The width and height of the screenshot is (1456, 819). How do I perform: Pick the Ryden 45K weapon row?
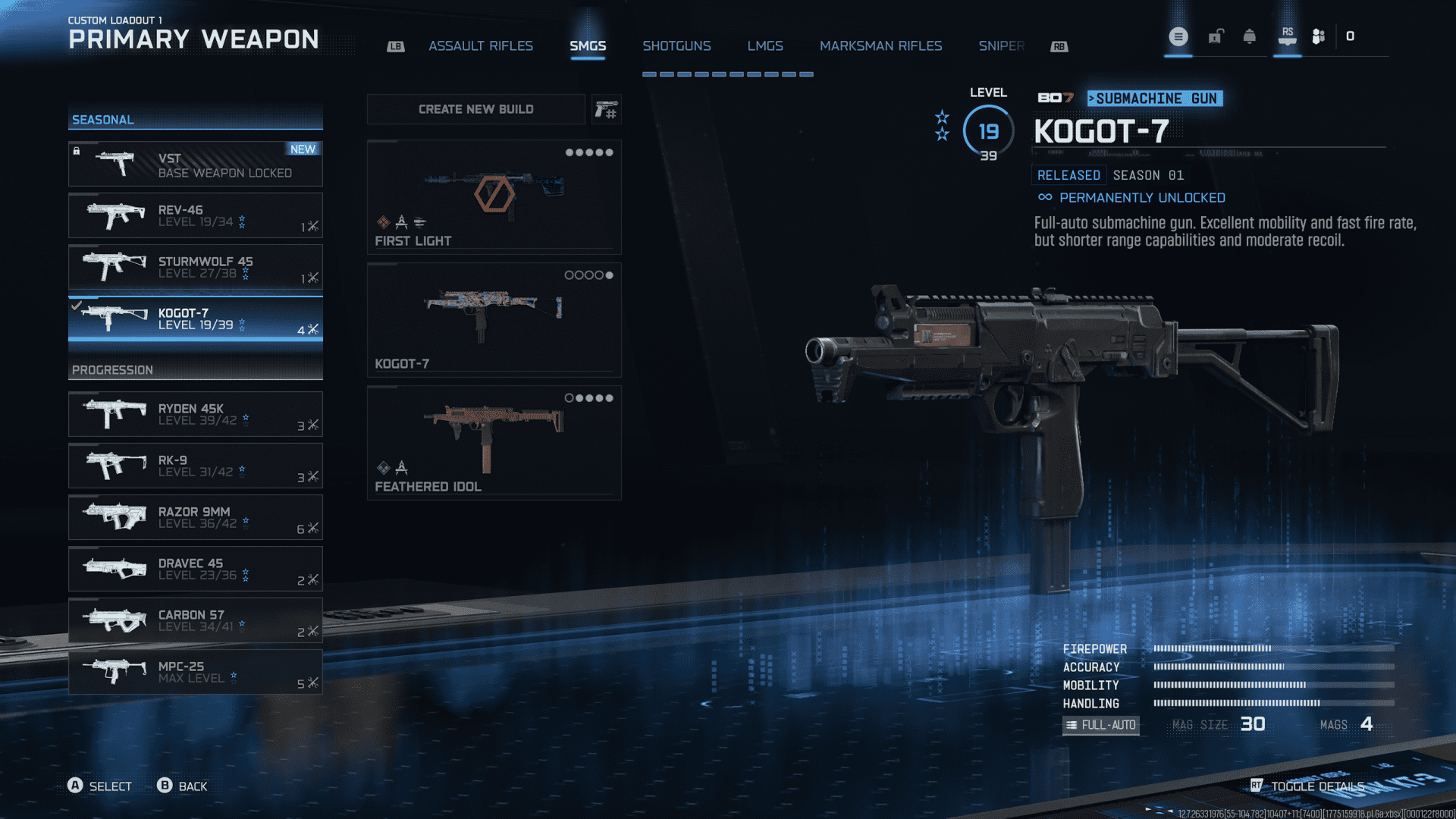(196, 414)
